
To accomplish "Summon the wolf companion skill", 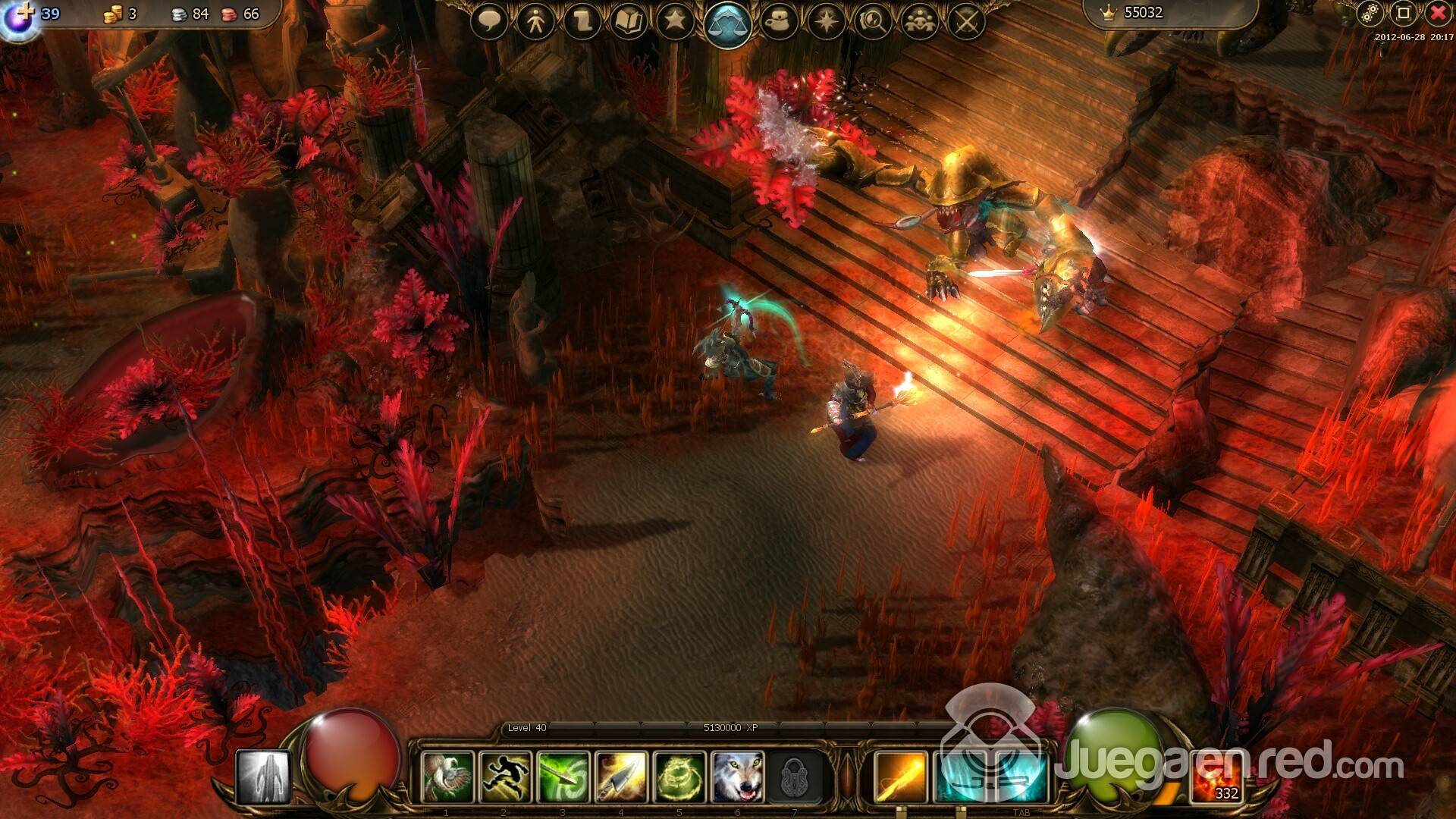I will (x=738, y=777).
